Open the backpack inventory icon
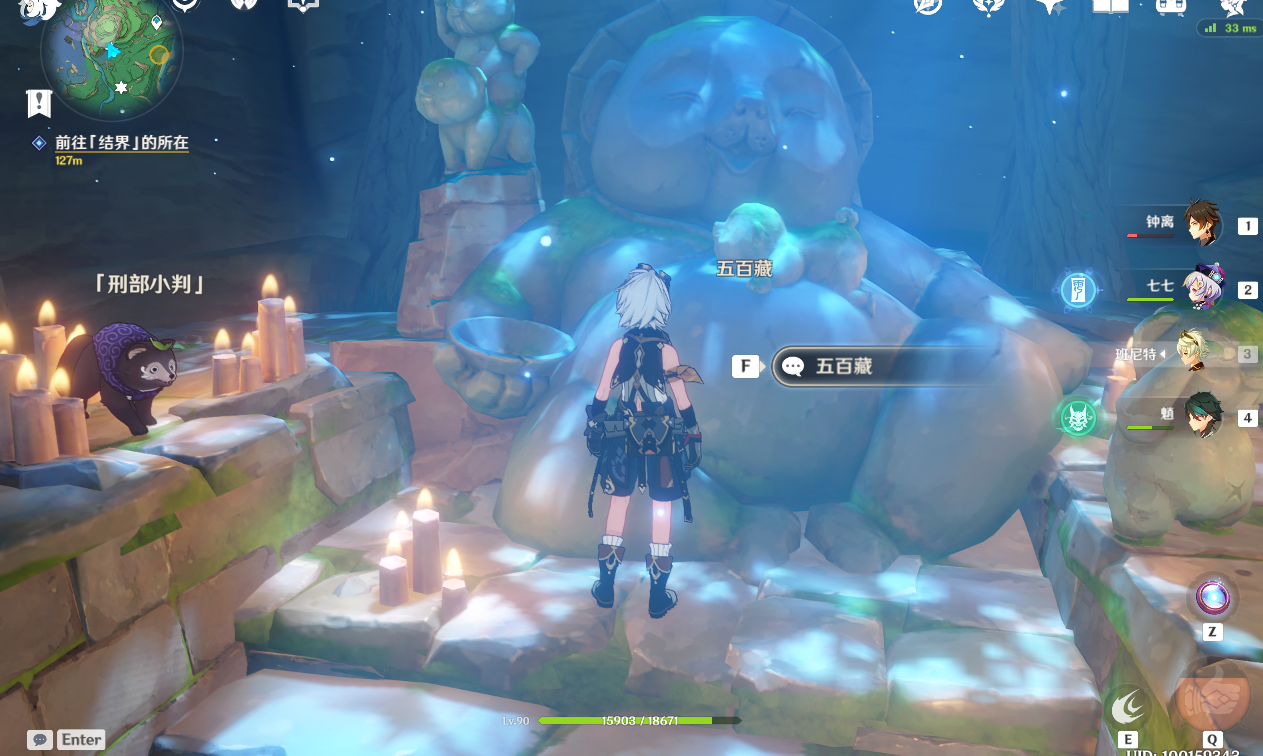The width and height of the screenshot is (1263, 756). (x=1171, y=6)
